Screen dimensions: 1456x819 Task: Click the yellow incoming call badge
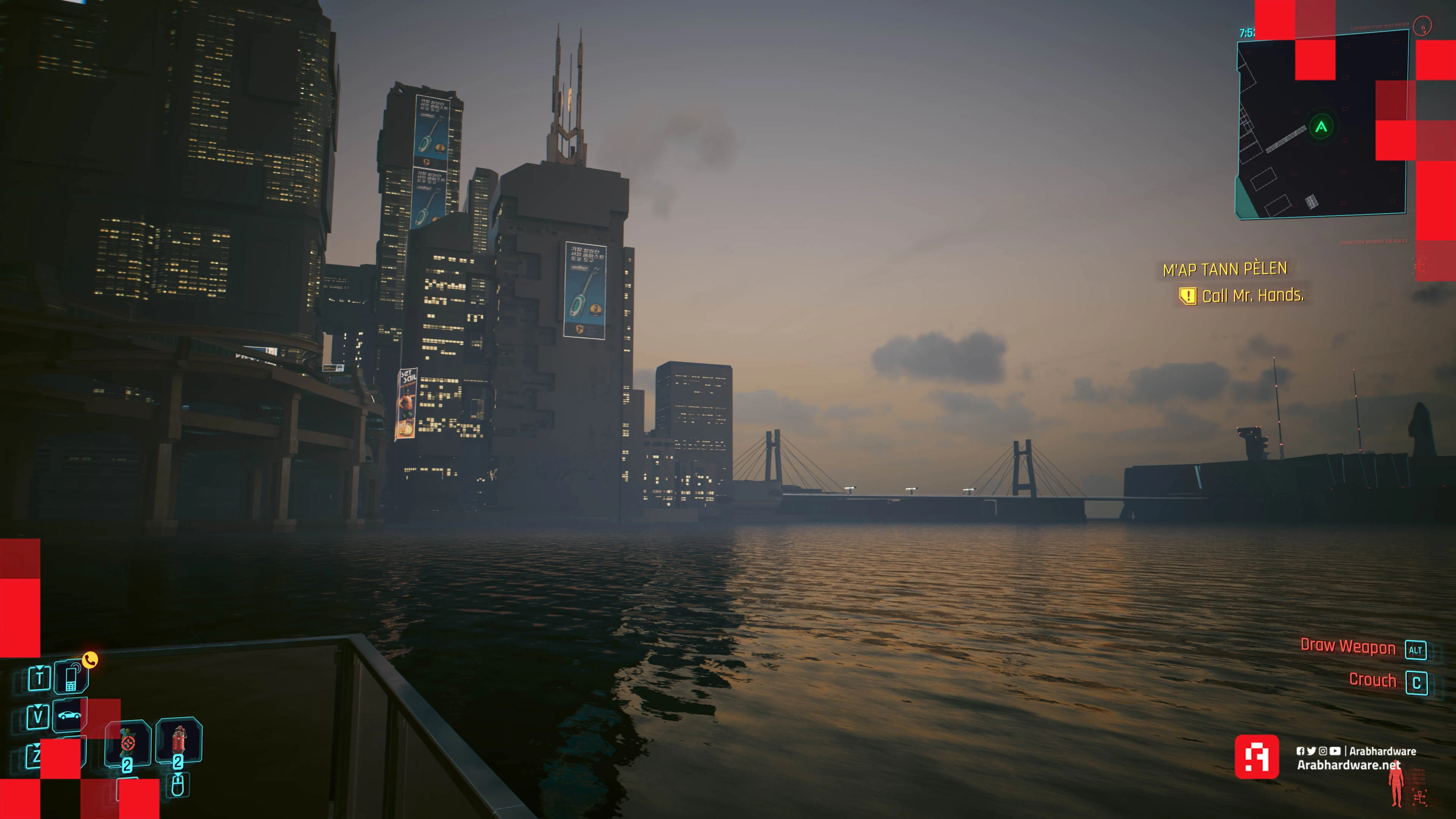(91, 659)
